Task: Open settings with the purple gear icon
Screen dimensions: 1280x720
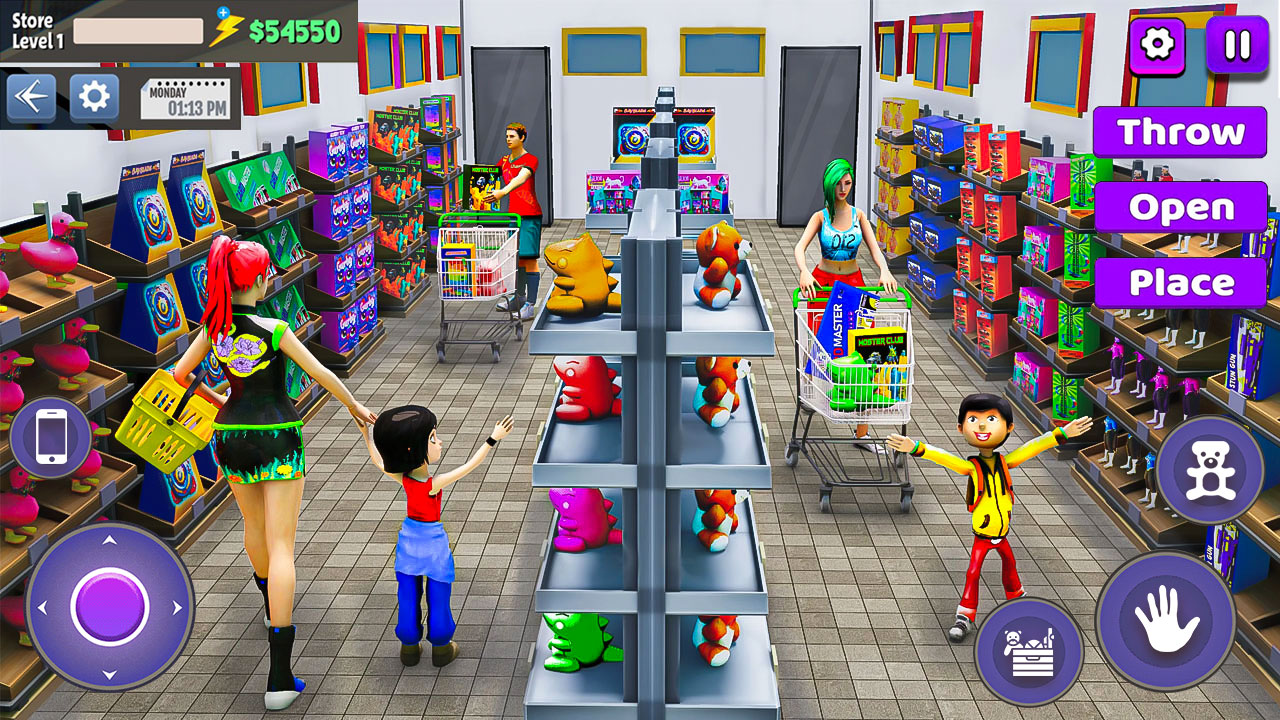Action: pyautogui.click(x=1157, y=44)
